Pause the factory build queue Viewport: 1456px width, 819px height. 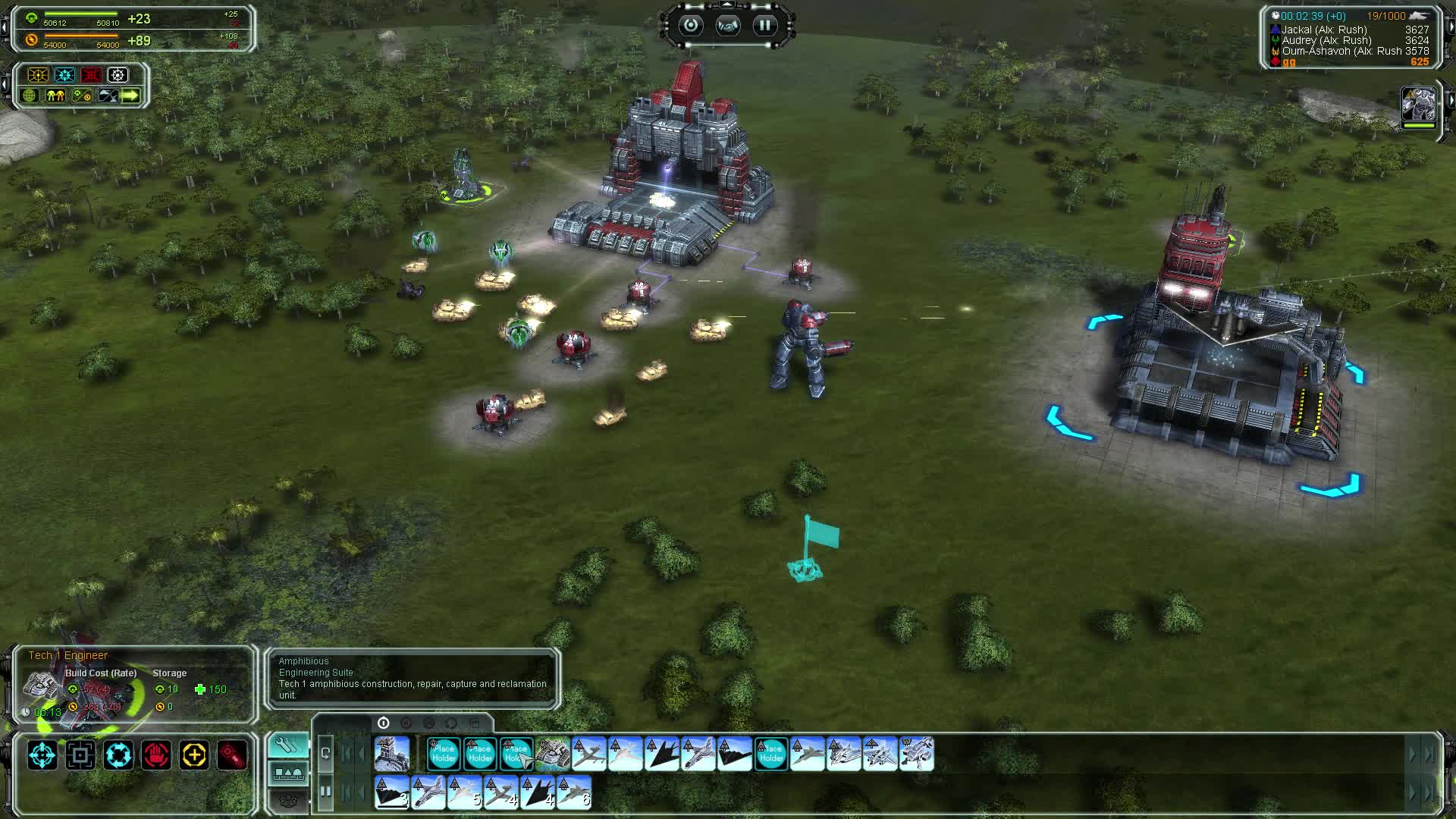325,791
